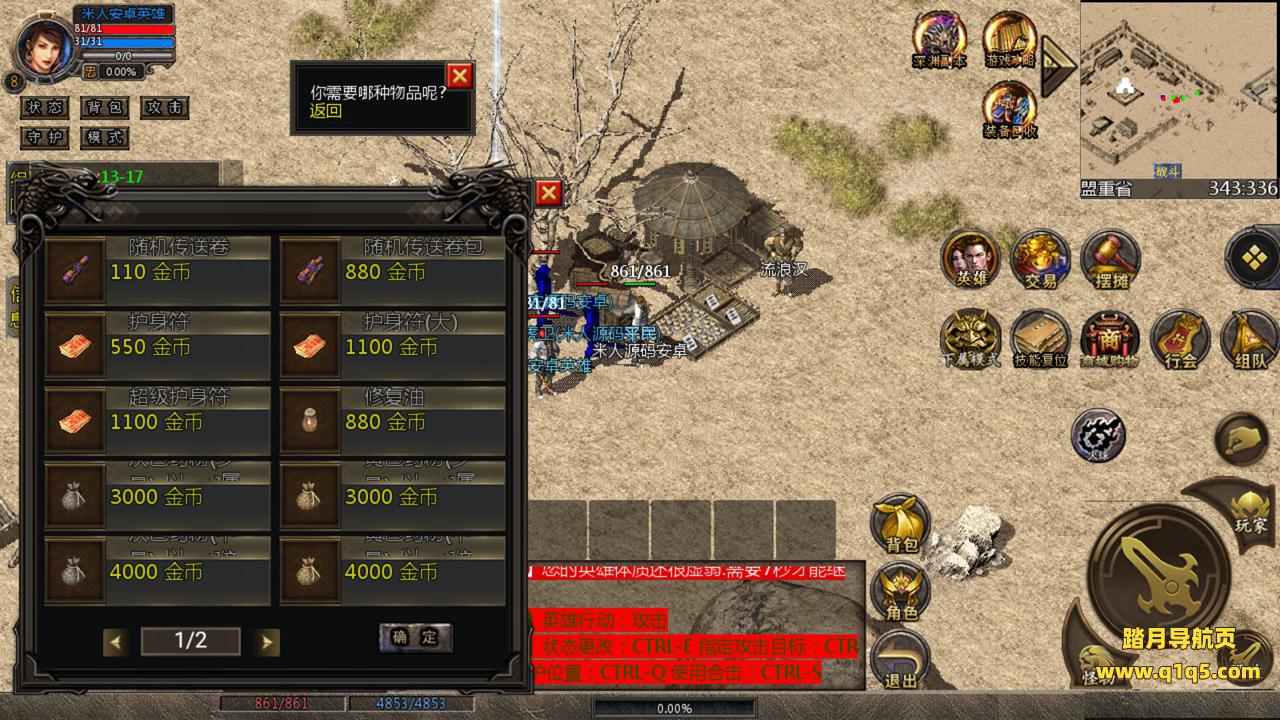Go to the next shop page arrow
The image size is (1280, 720).
coord(266,642)
